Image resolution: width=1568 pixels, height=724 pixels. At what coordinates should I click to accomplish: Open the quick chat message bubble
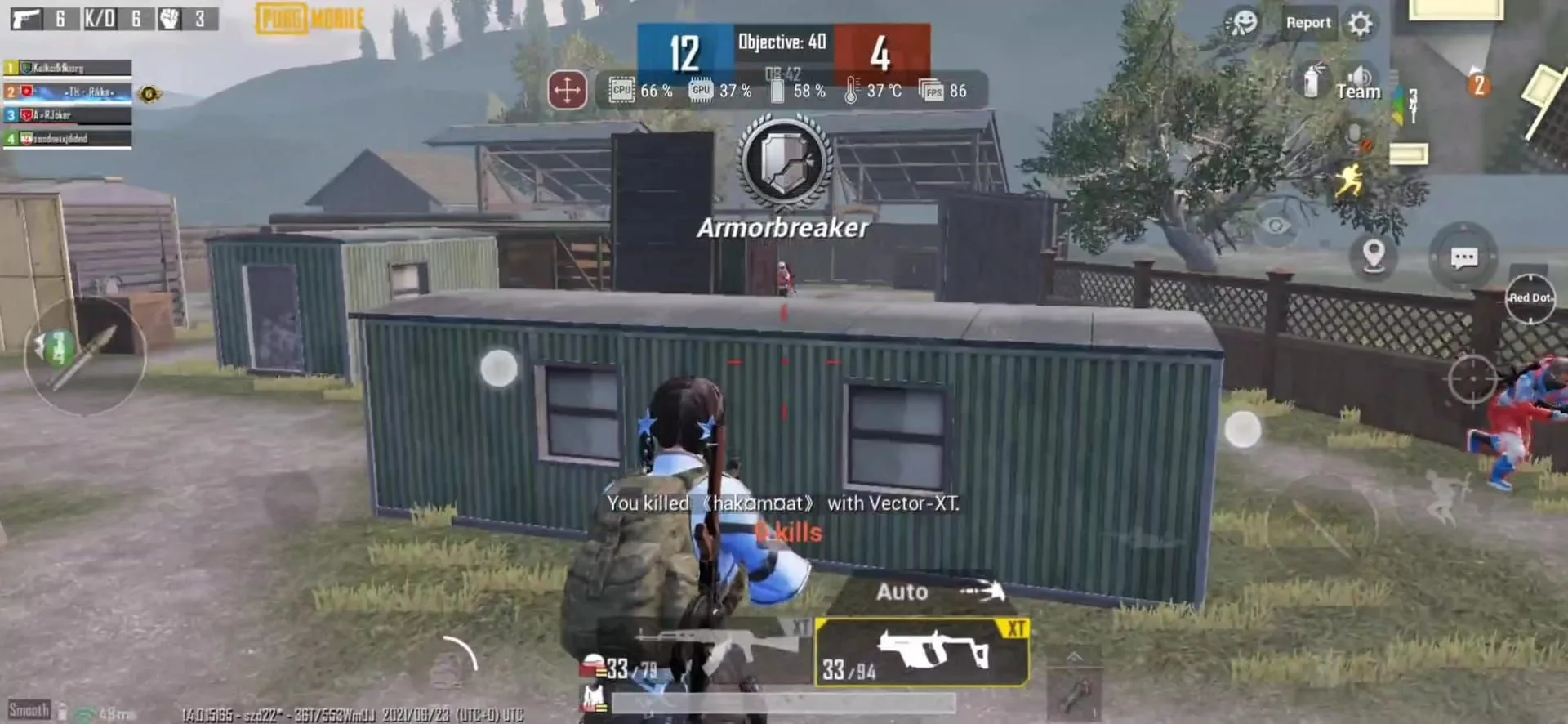click(1463, 258)
